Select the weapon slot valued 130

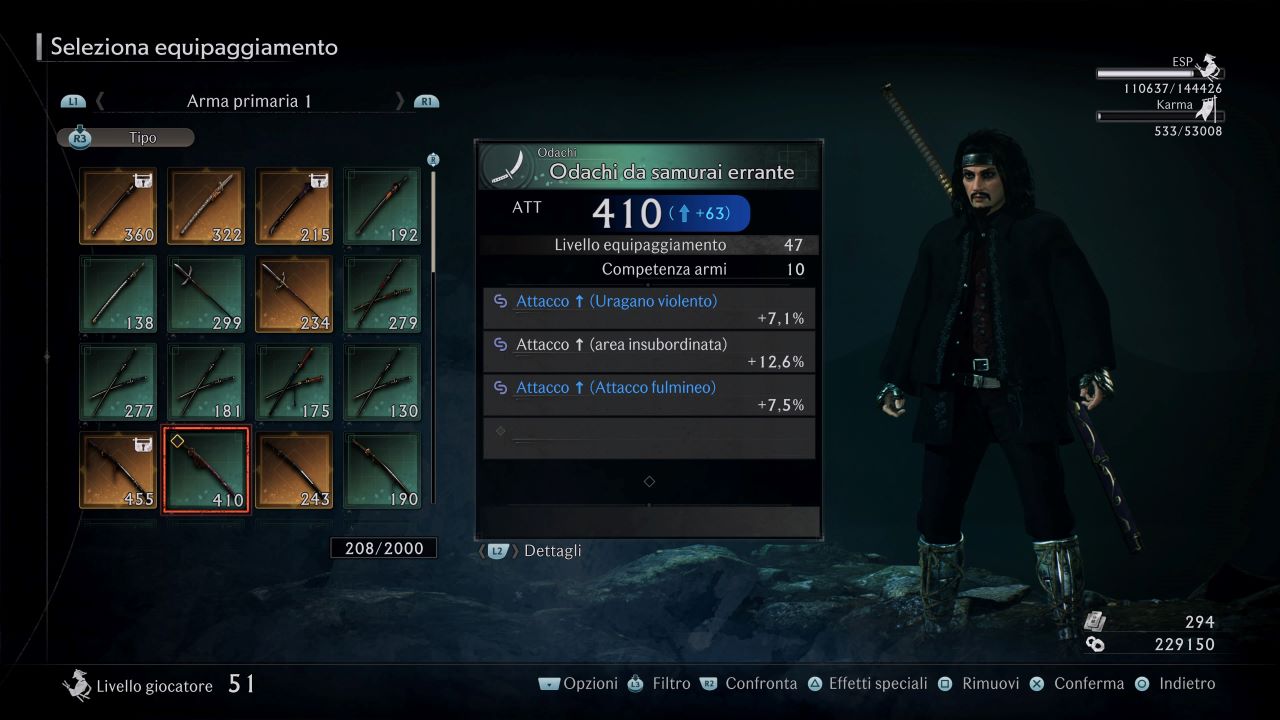pos(382,382)
